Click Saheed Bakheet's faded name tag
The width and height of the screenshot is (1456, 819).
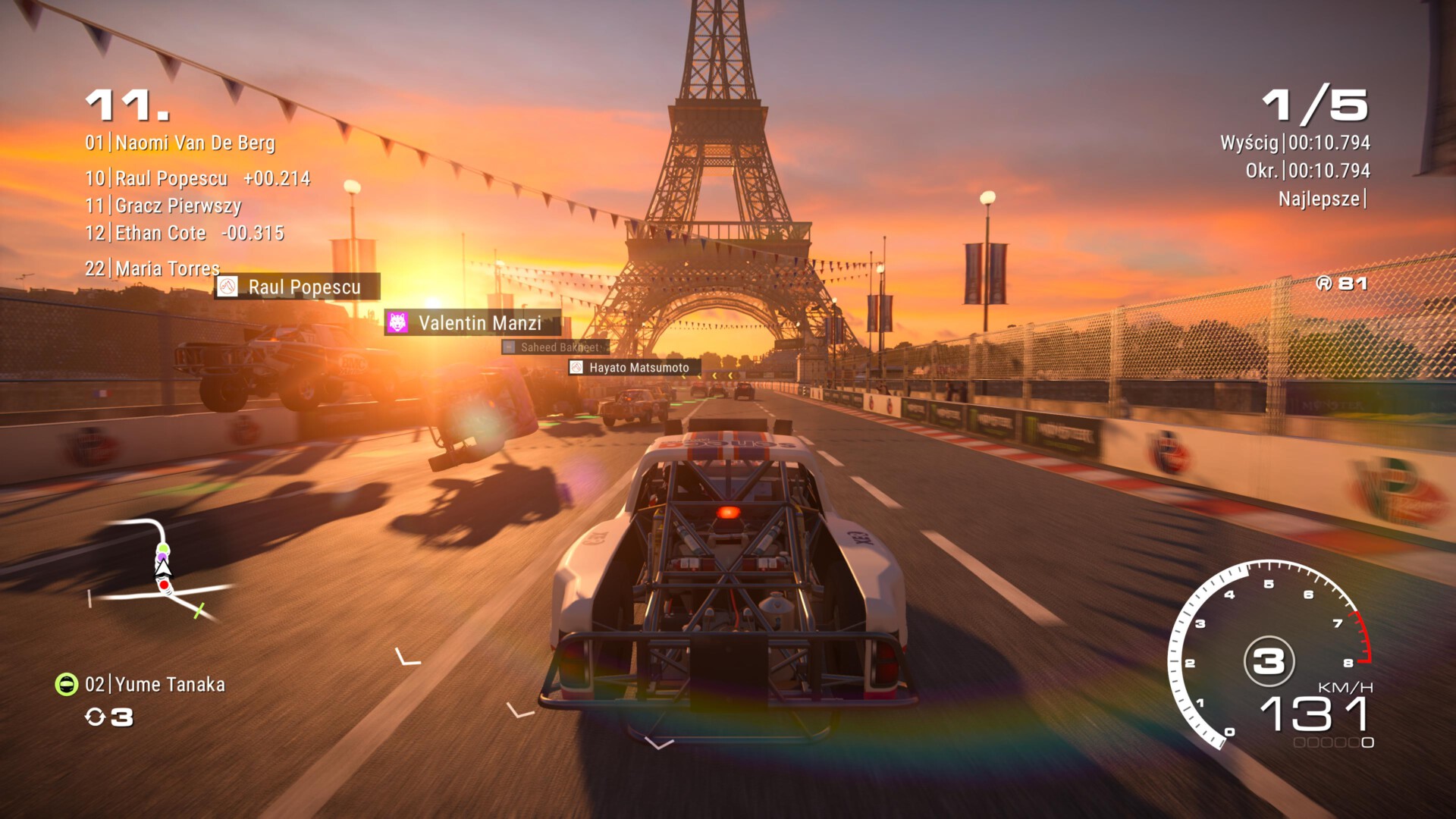555,347
